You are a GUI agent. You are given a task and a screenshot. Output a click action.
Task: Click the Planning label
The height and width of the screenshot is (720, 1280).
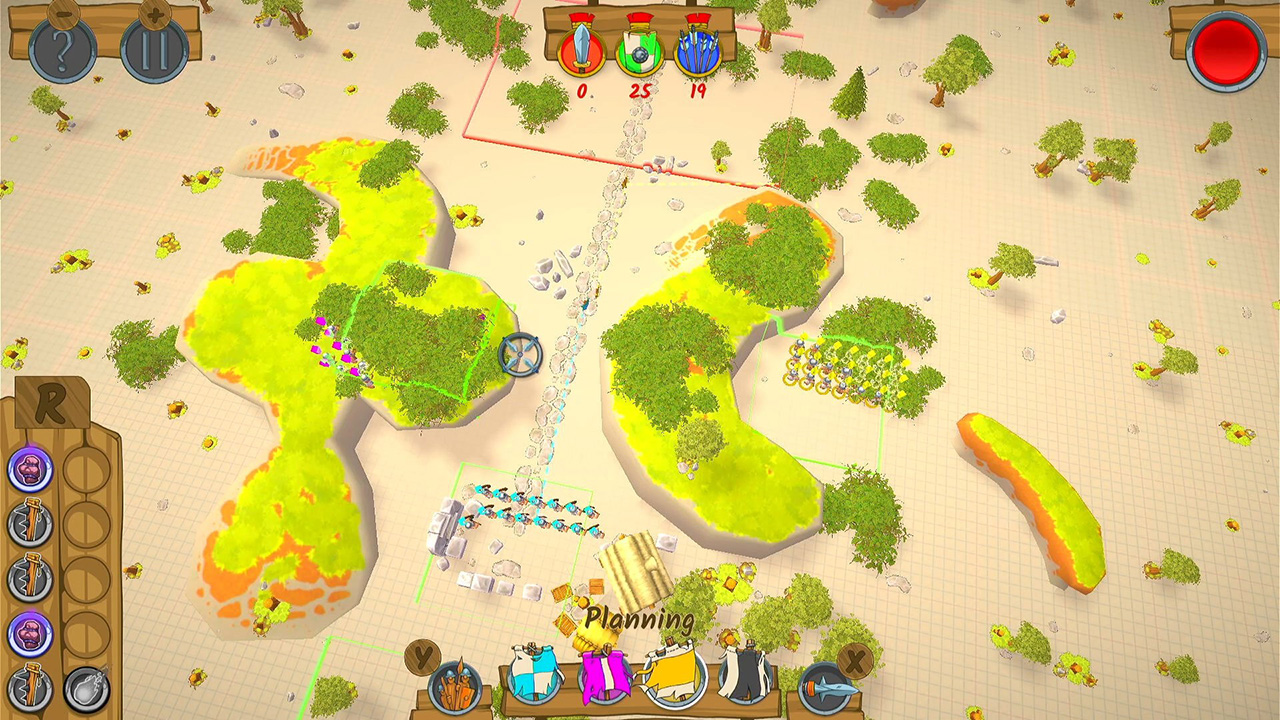click(640, 620)
